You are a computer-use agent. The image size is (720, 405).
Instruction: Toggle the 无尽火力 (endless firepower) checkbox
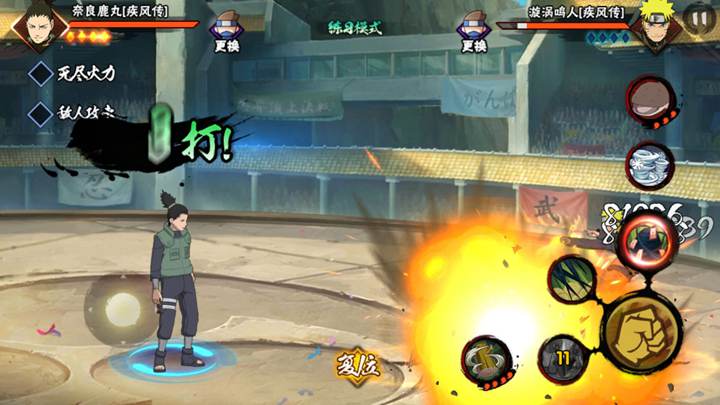click(x=41, y=73)
